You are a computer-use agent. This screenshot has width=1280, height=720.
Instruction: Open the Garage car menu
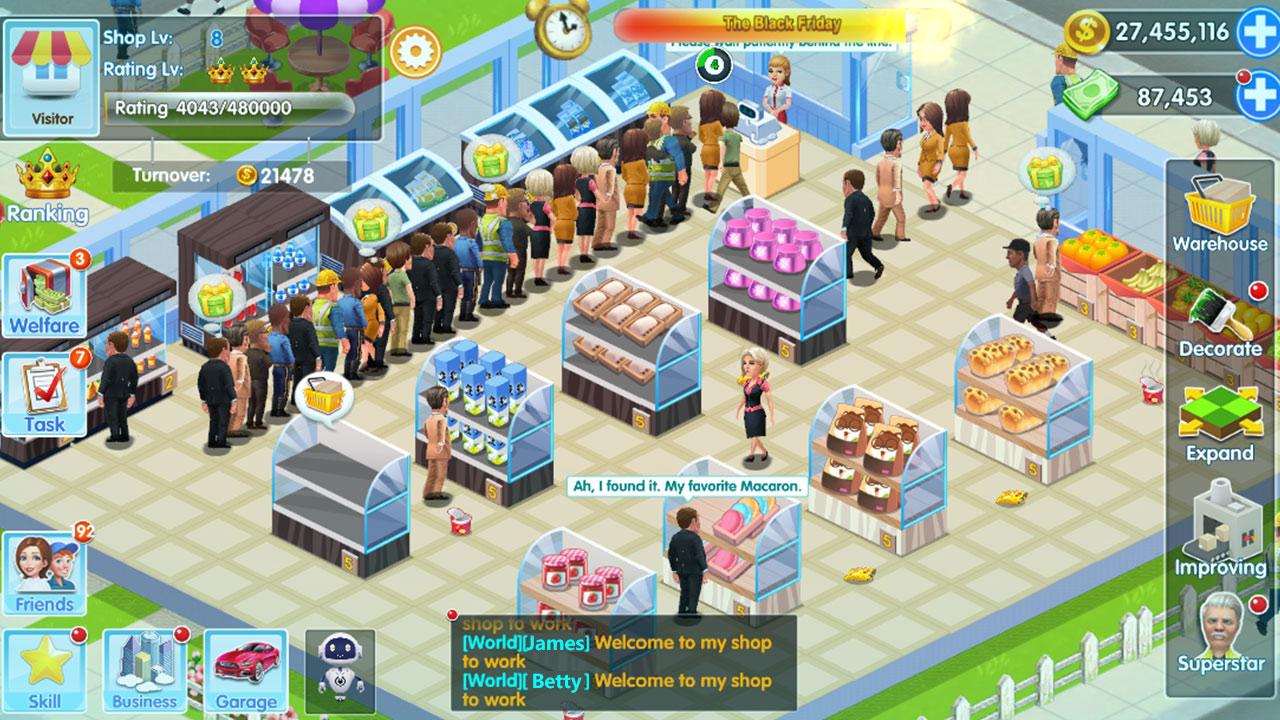pyautogui.click(x=246, y=670)
